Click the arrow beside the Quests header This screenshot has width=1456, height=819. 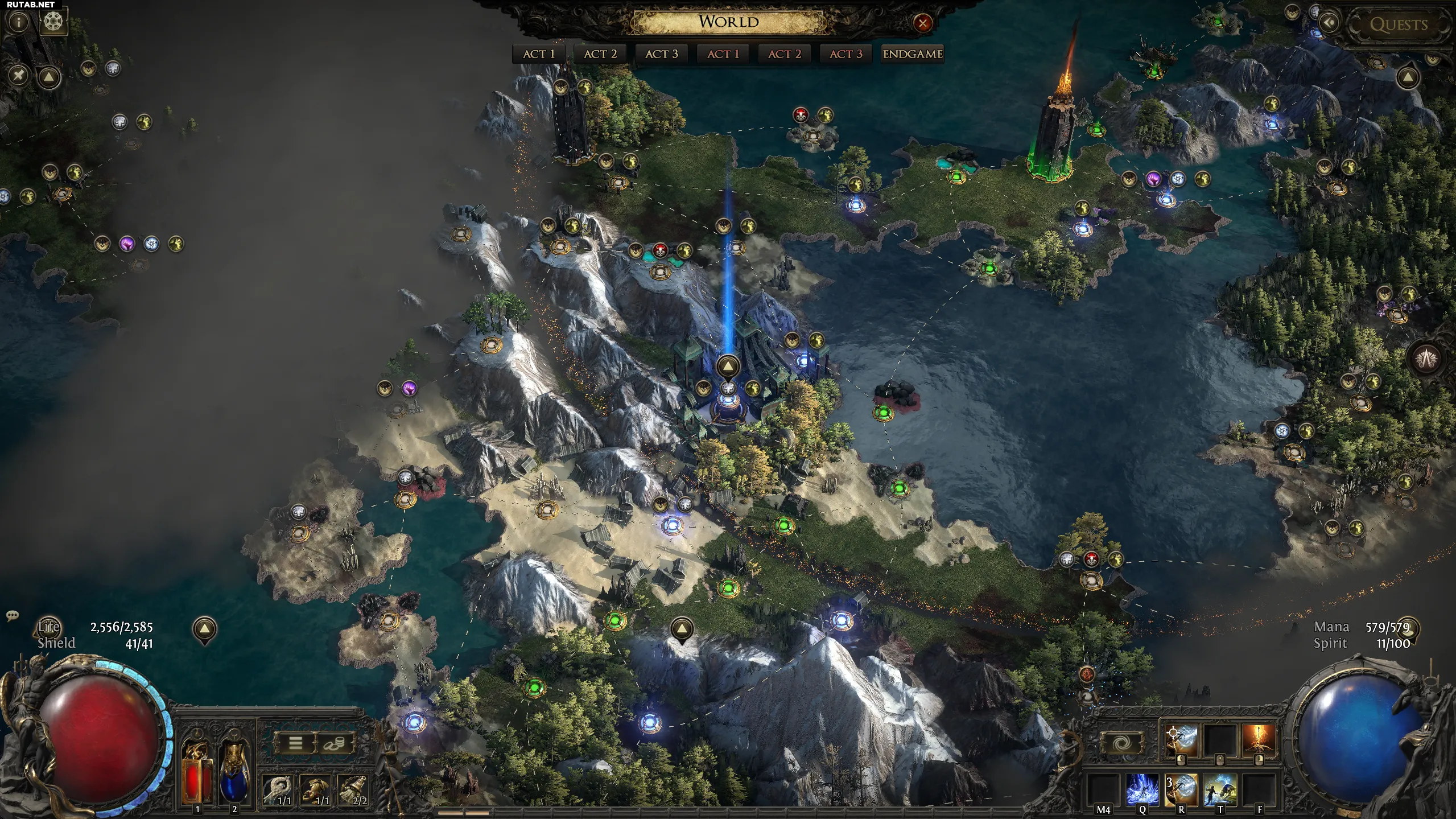[x=1330, y=23]
